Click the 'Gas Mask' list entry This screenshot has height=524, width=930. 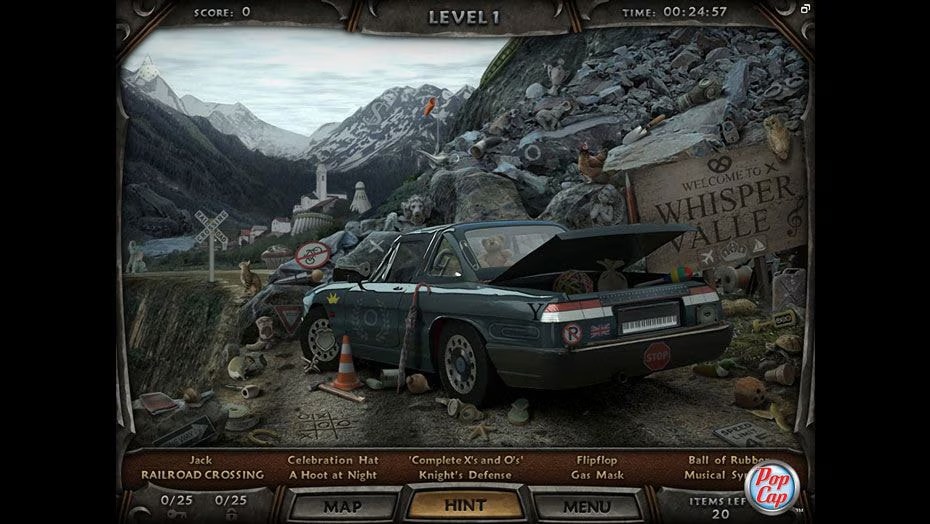597,475
